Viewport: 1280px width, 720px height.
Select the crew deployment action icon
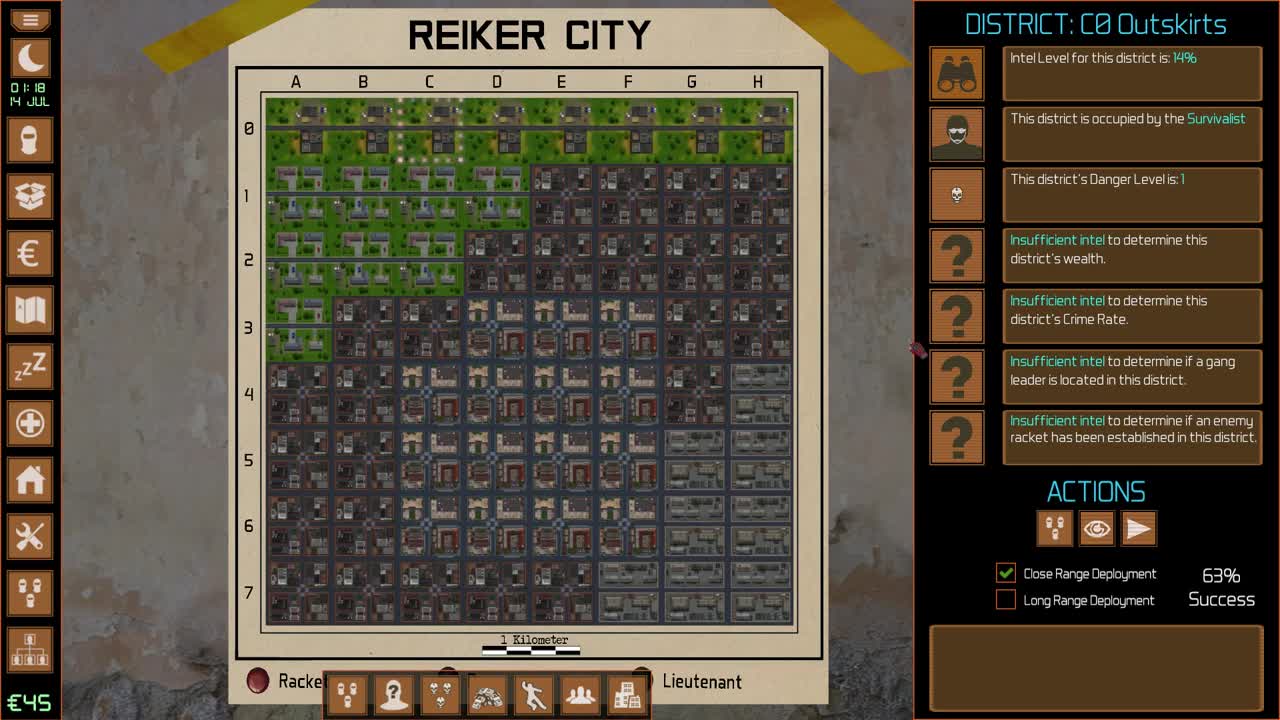(x=1053, y=529)
